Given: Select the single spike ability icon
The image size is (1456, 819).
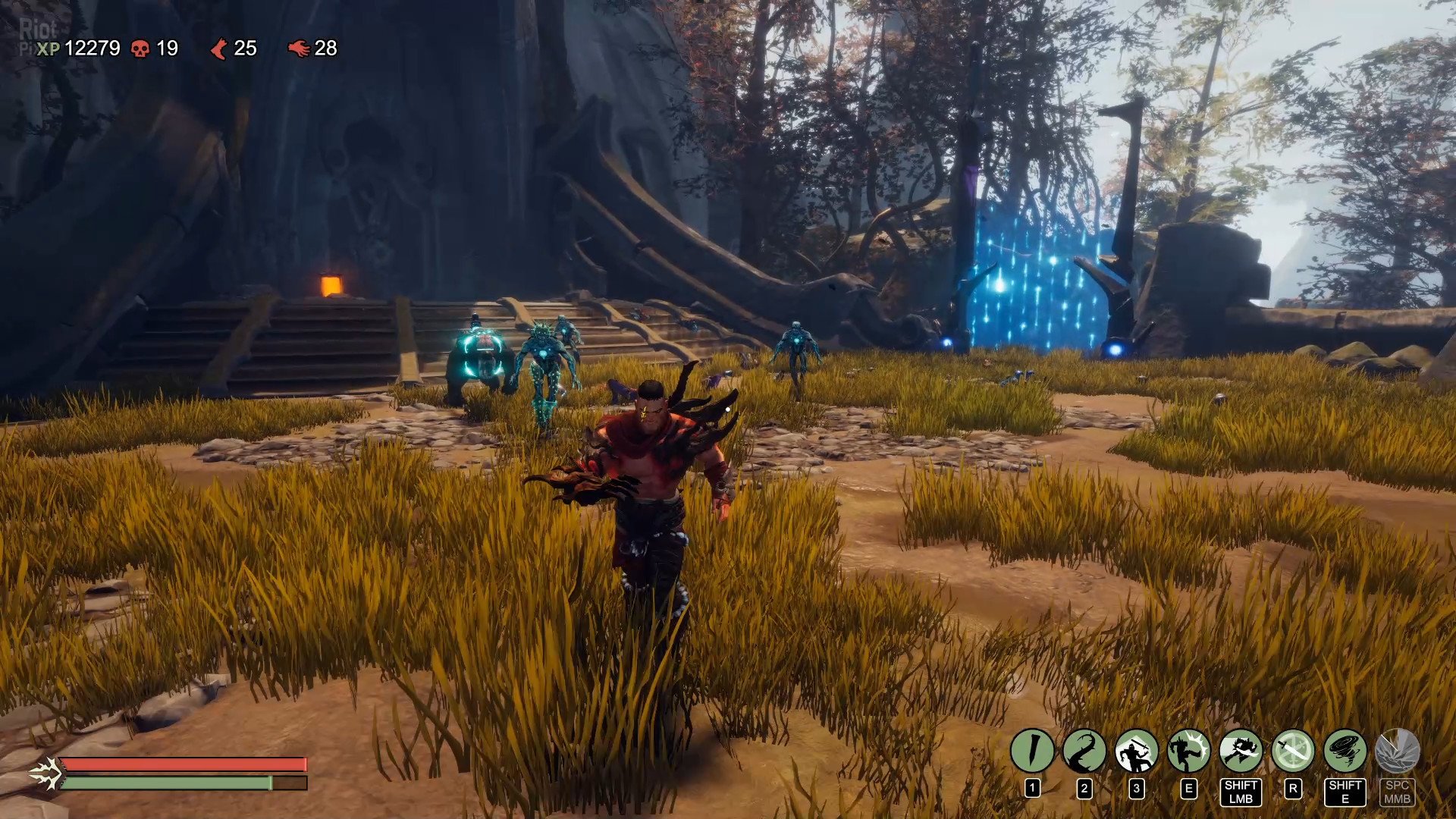Looking at the screenshot, I should click(1032, 751).
